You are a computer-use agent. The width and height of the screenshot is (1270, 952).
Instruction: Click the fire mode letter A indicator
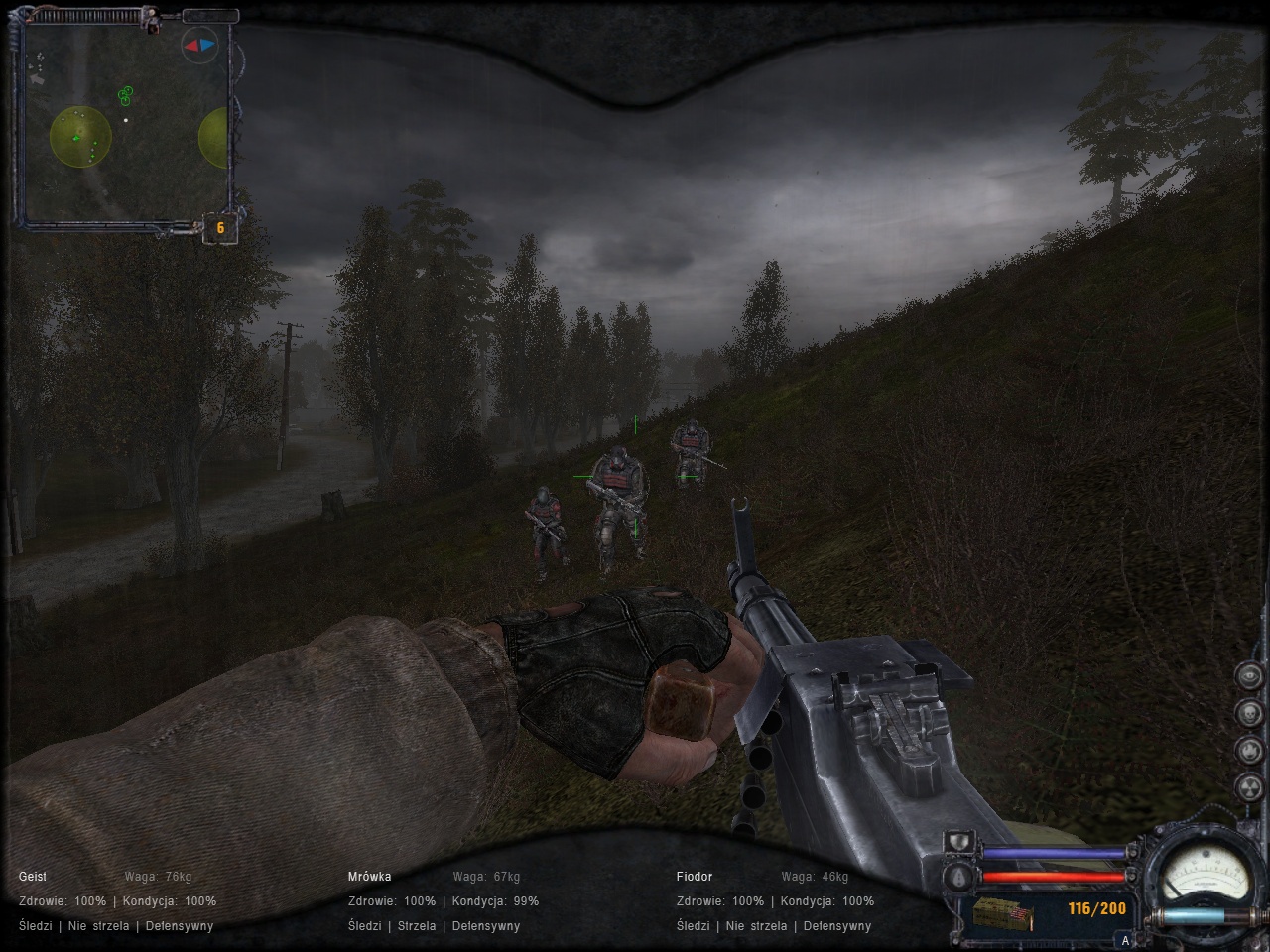coord(1125,940)
